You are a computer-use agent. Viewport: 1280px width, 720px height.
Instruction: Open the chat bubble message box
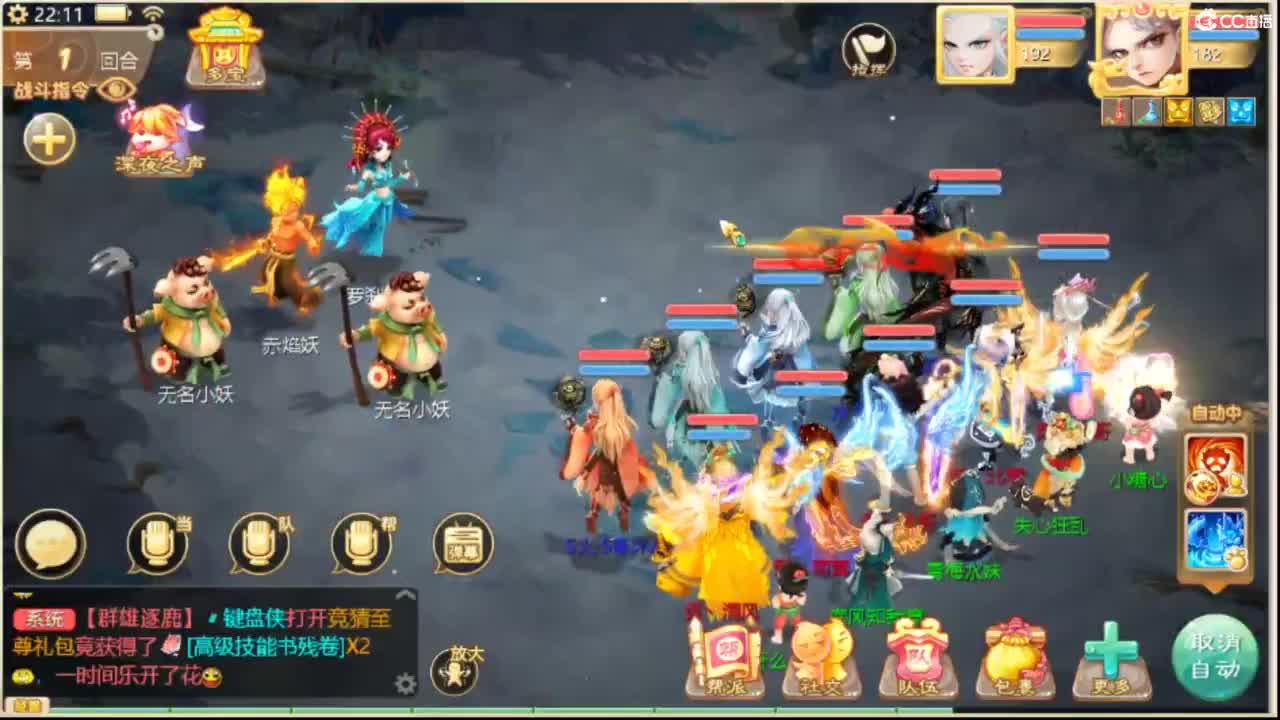51,543
